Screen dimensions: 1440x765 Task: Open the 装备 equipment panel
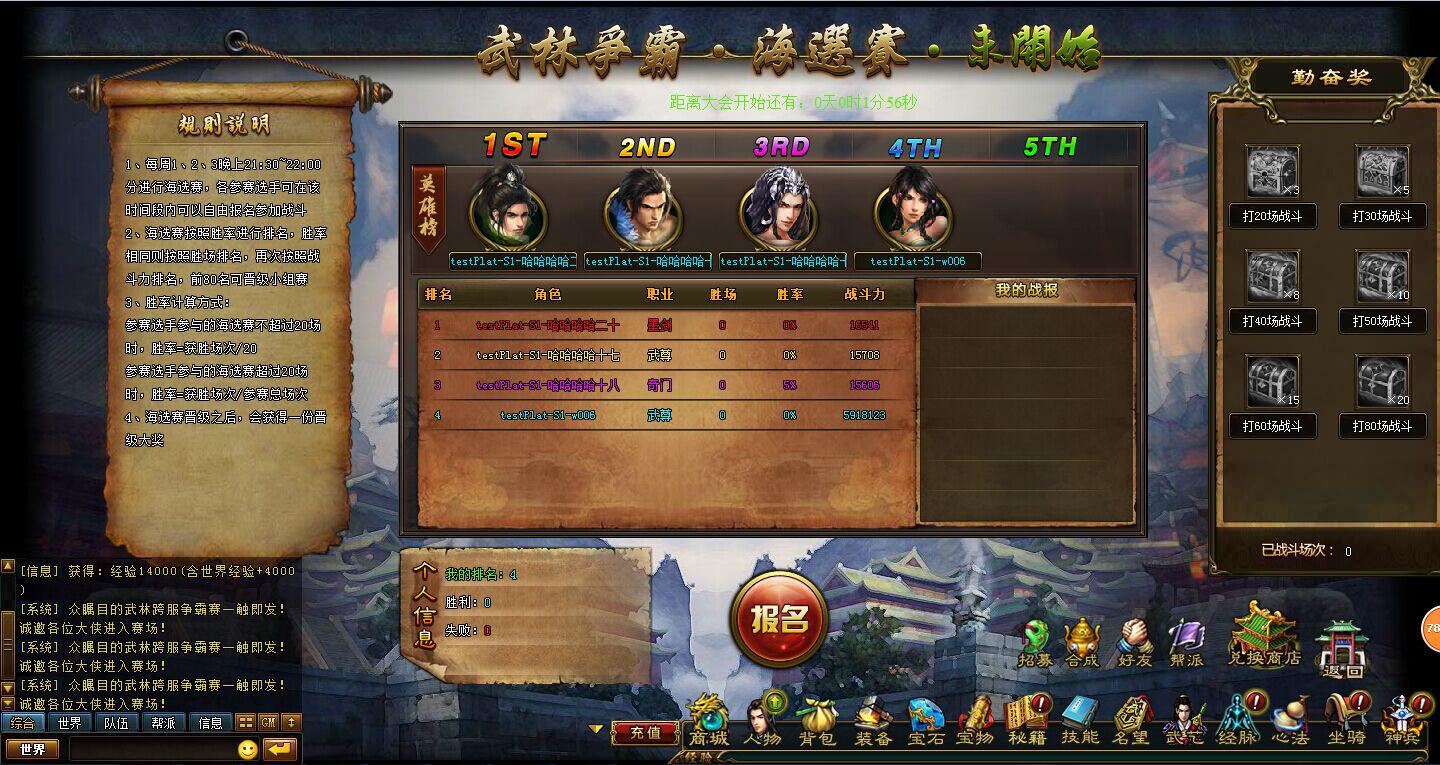(872, 721)
